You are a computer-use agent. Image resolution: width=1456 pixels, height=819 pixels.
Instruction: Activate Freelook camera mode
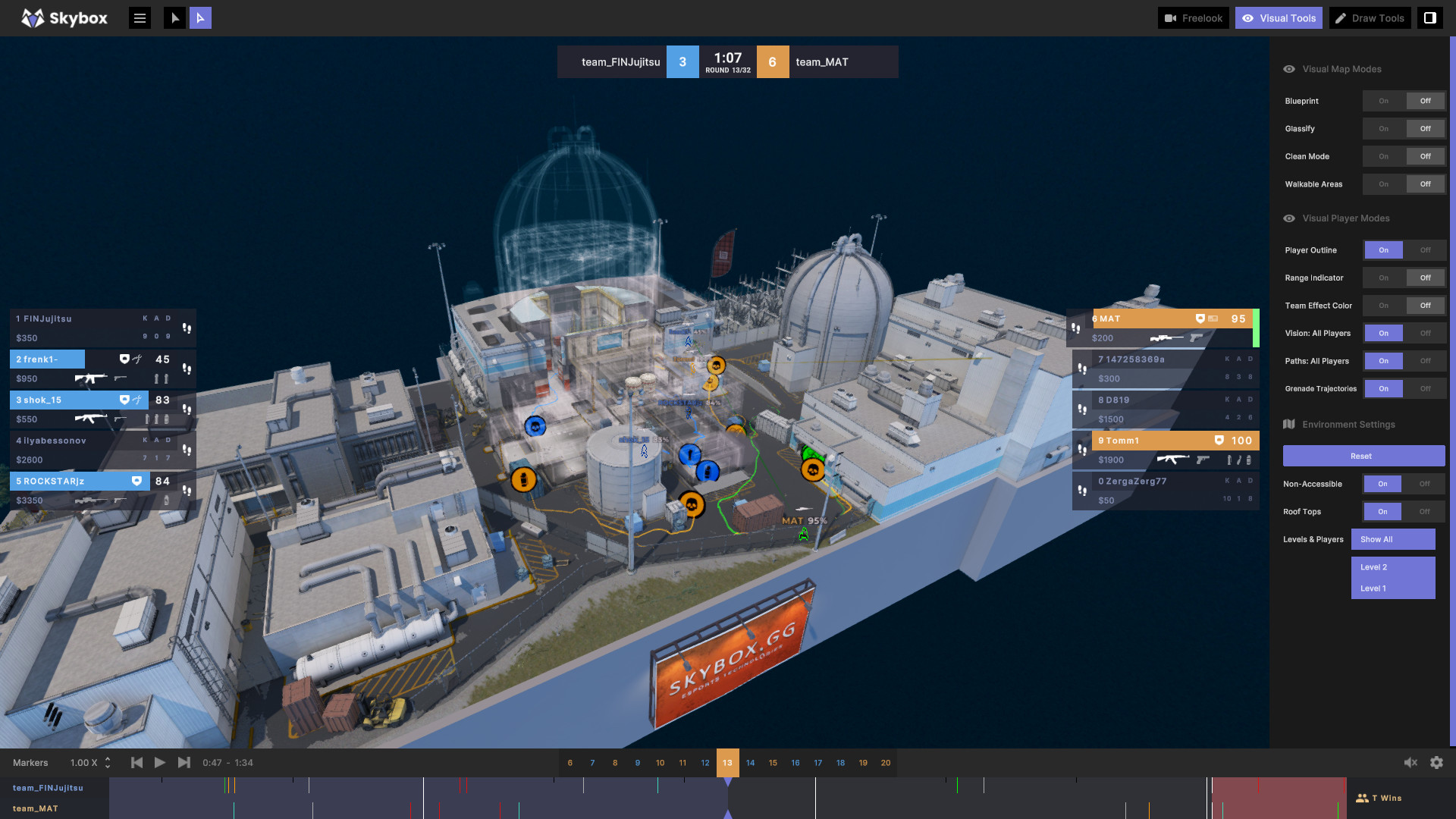pos(1193,17)
